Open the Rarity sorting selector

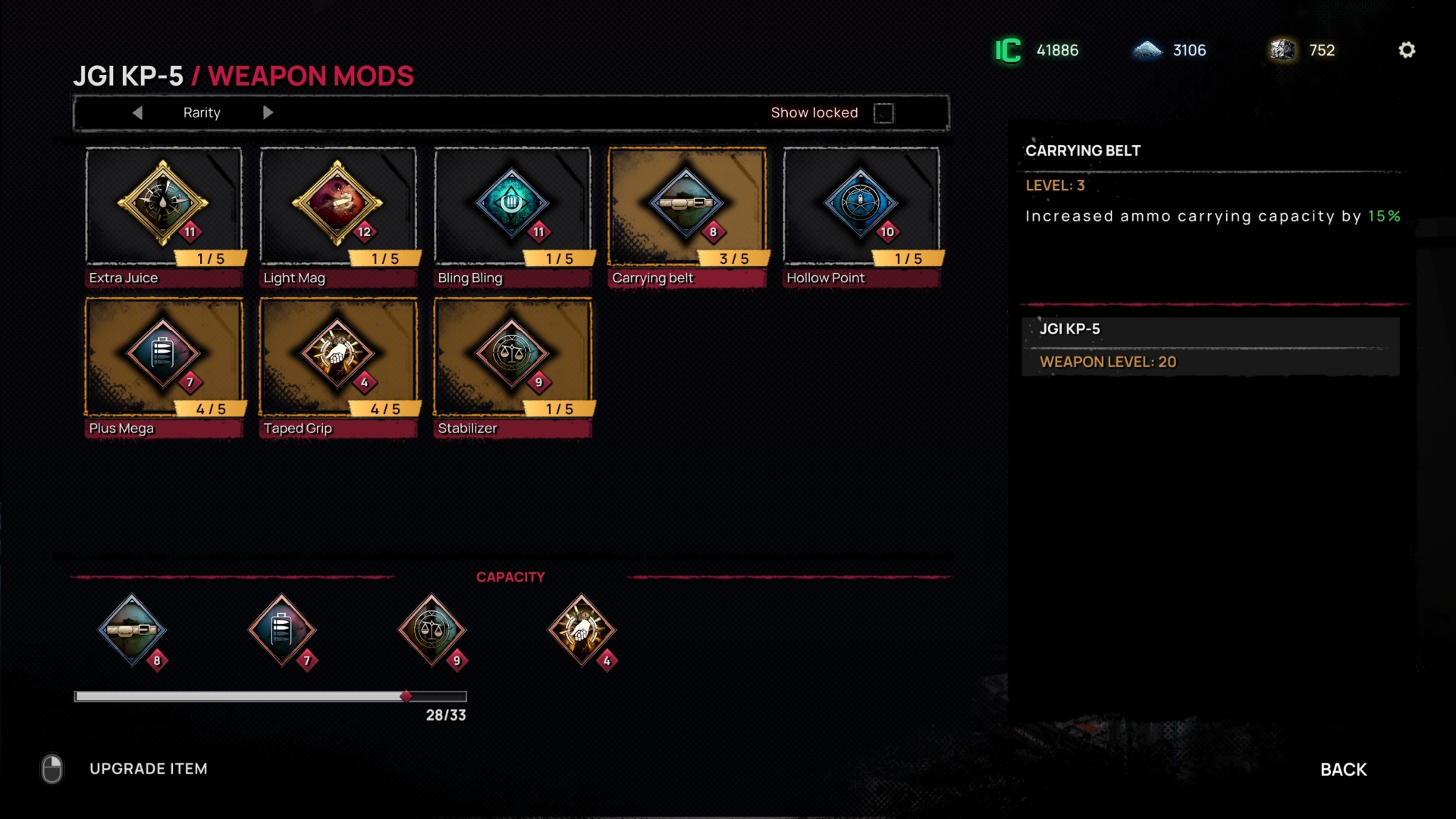pyautogui.click(x=202, y=112)
